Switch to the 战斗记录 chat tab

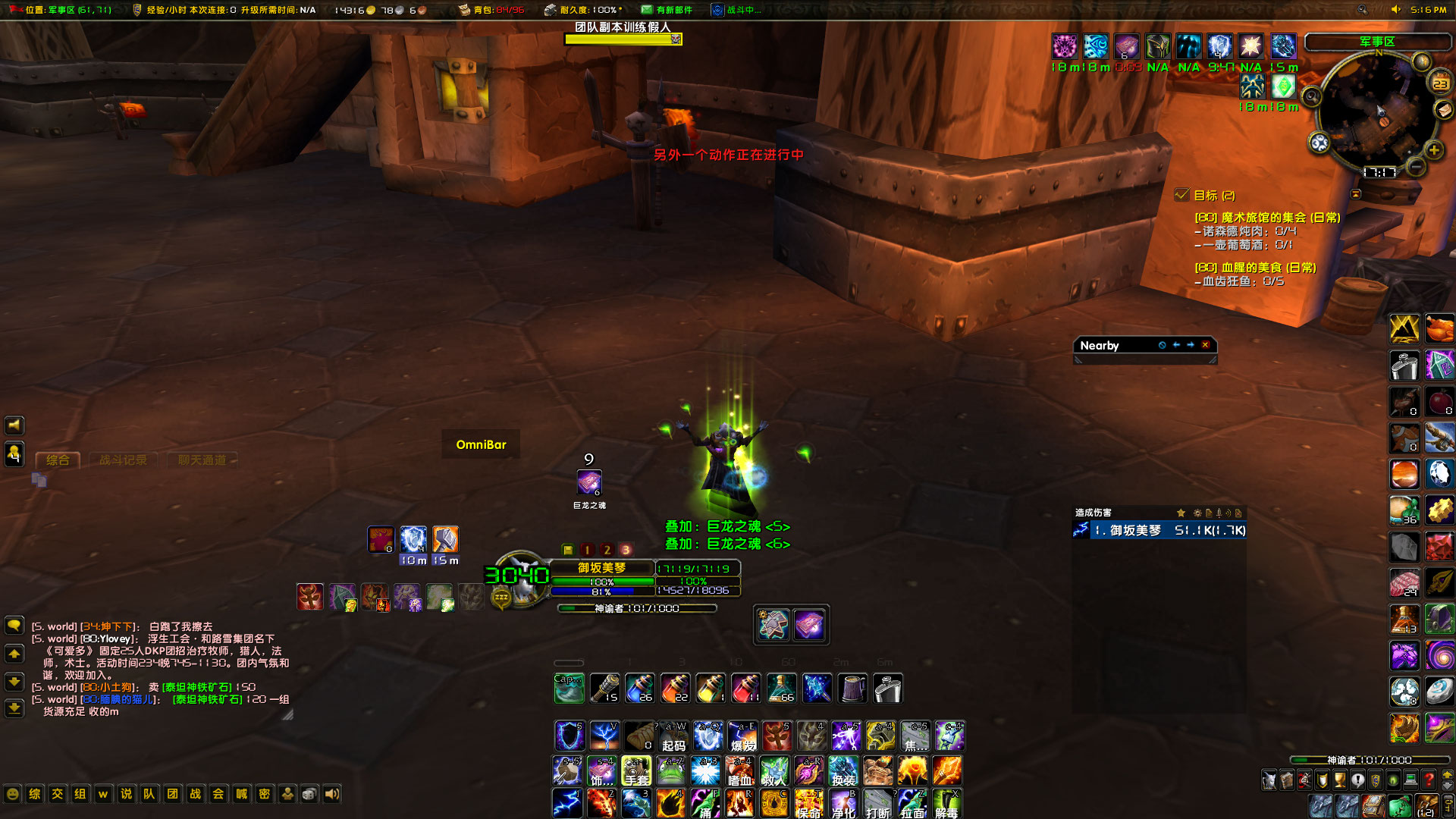123,460
